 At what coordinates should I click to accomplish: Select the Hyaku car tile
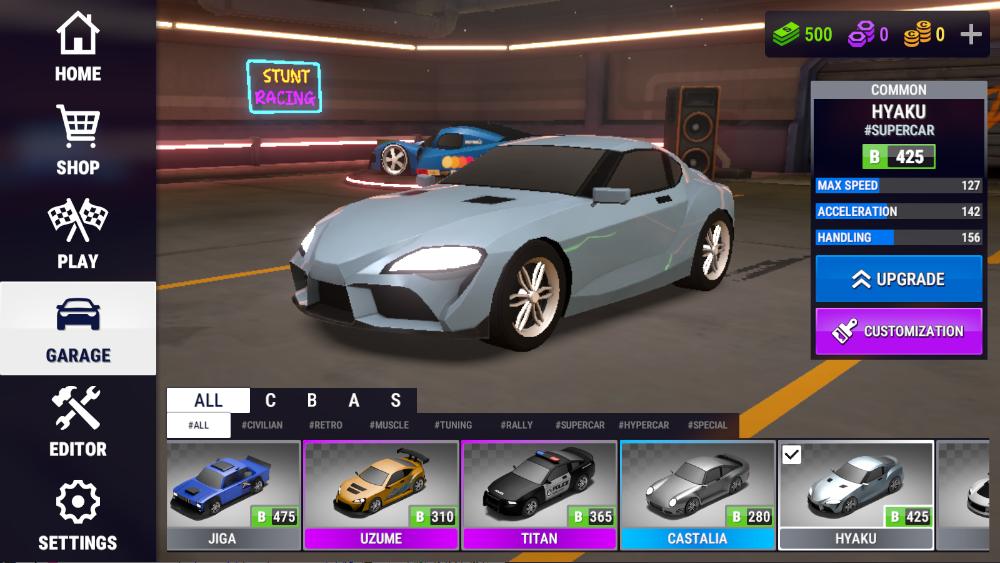tap(855, 495)
